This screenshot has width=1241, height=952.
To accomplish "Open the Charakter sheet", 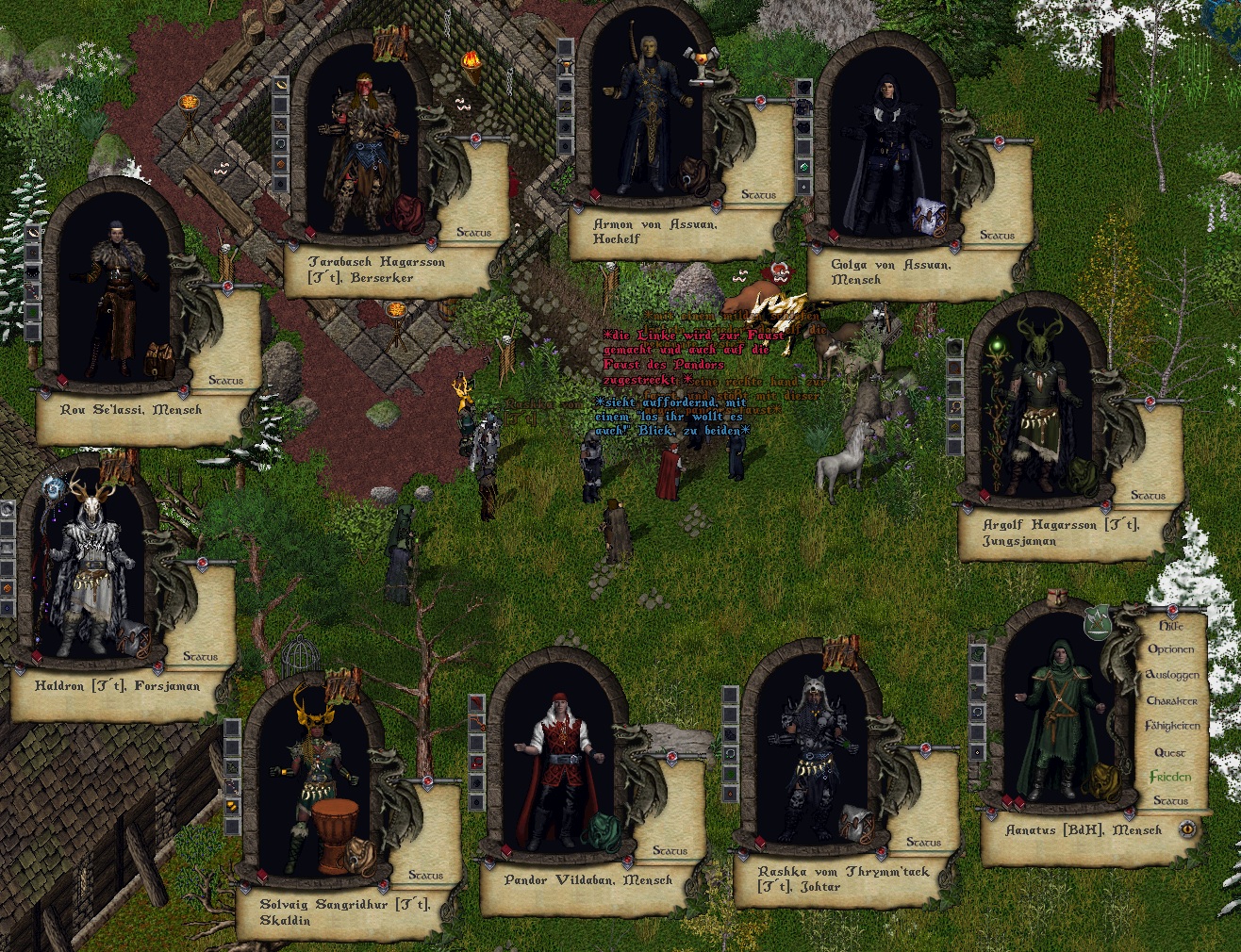I will 1171,701.
